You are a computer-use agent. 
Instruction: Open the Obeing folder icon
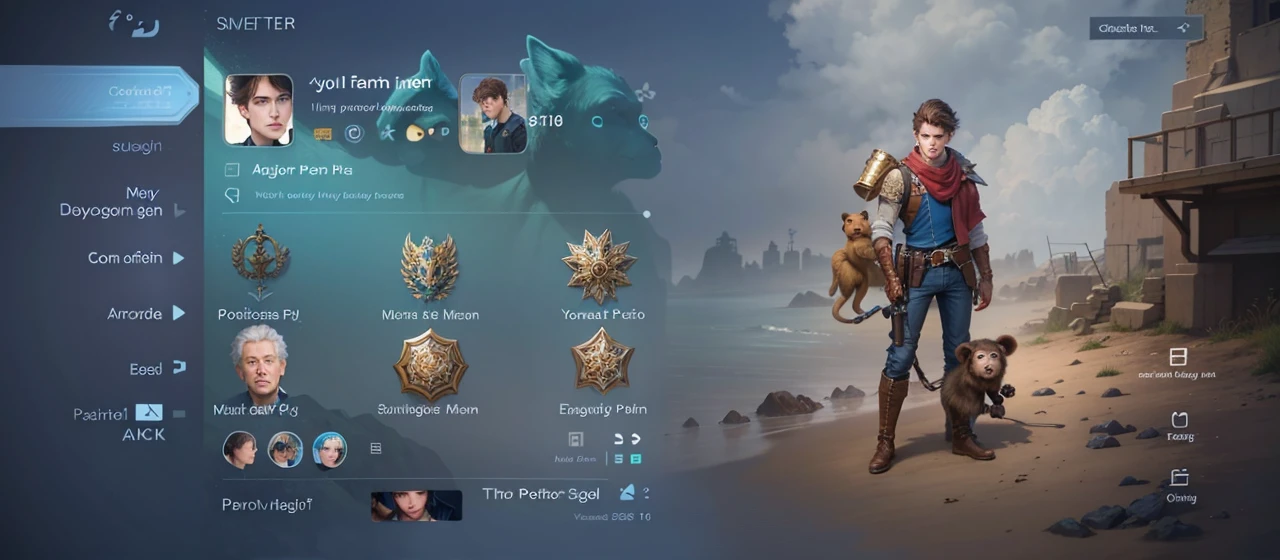click(x=1179, y=478)
